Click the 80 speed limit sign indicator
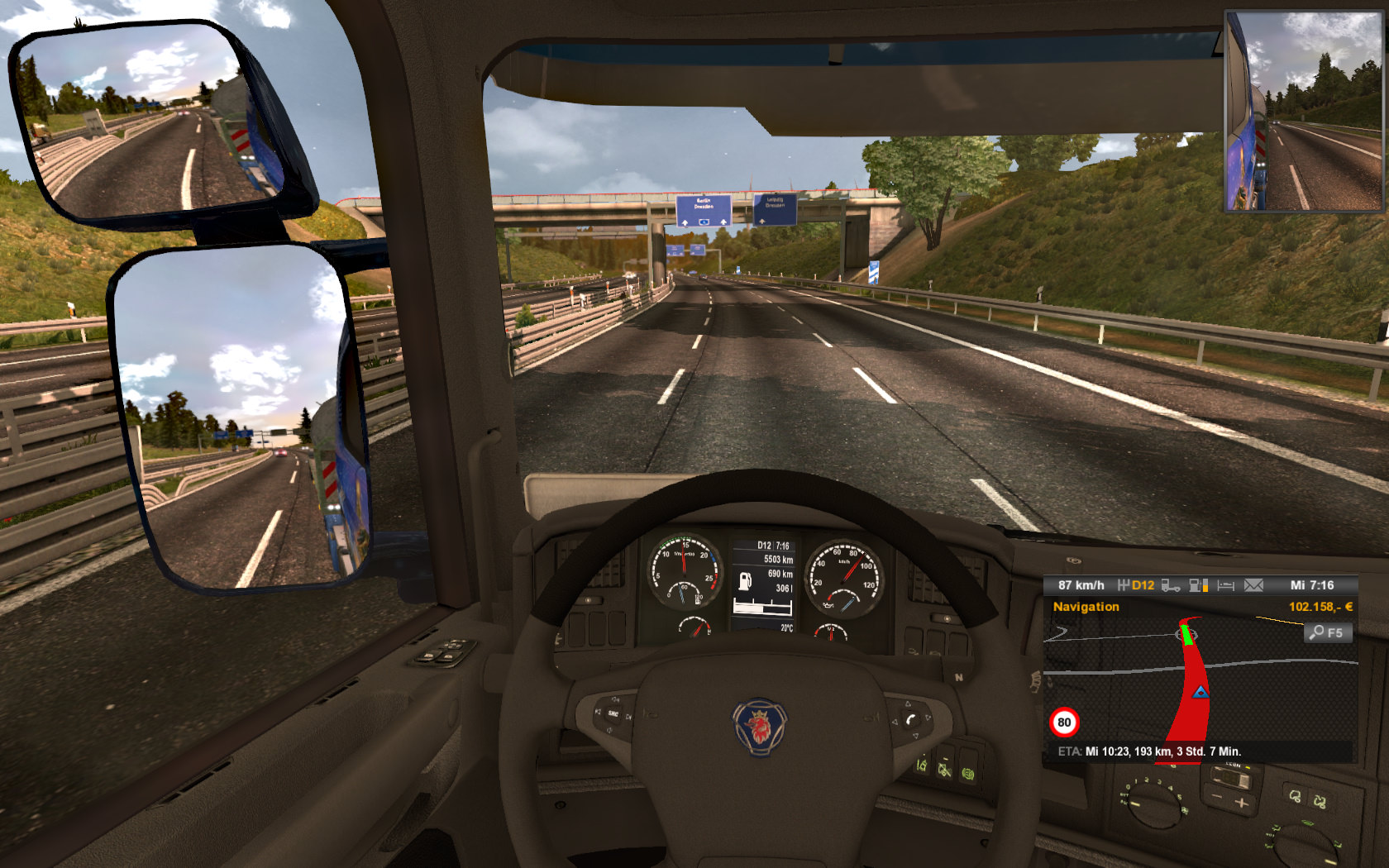1389x868 pixels. point(1064,723)
